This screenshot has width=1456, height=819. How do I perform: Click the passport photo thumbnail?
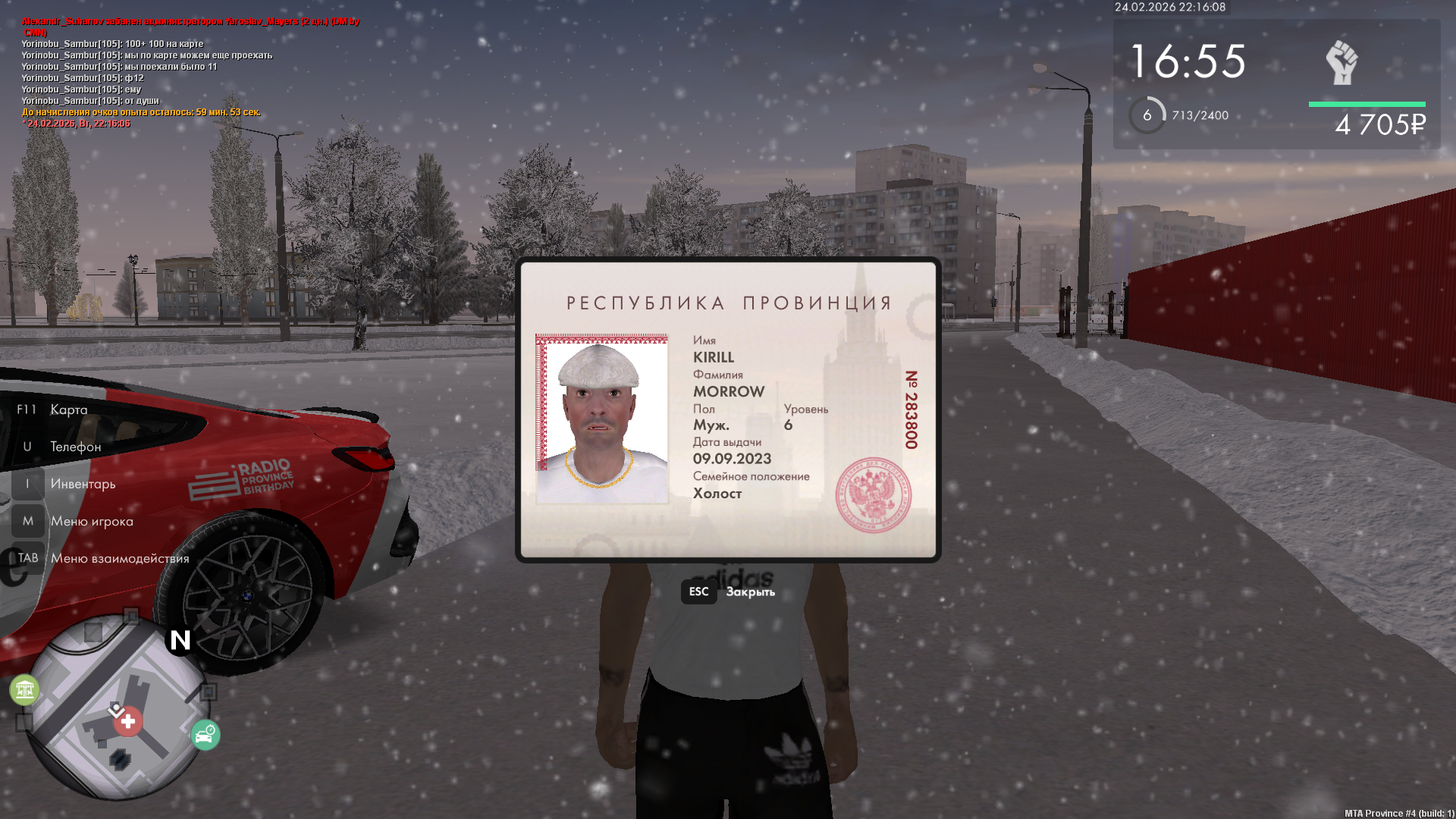click(602, 419)
